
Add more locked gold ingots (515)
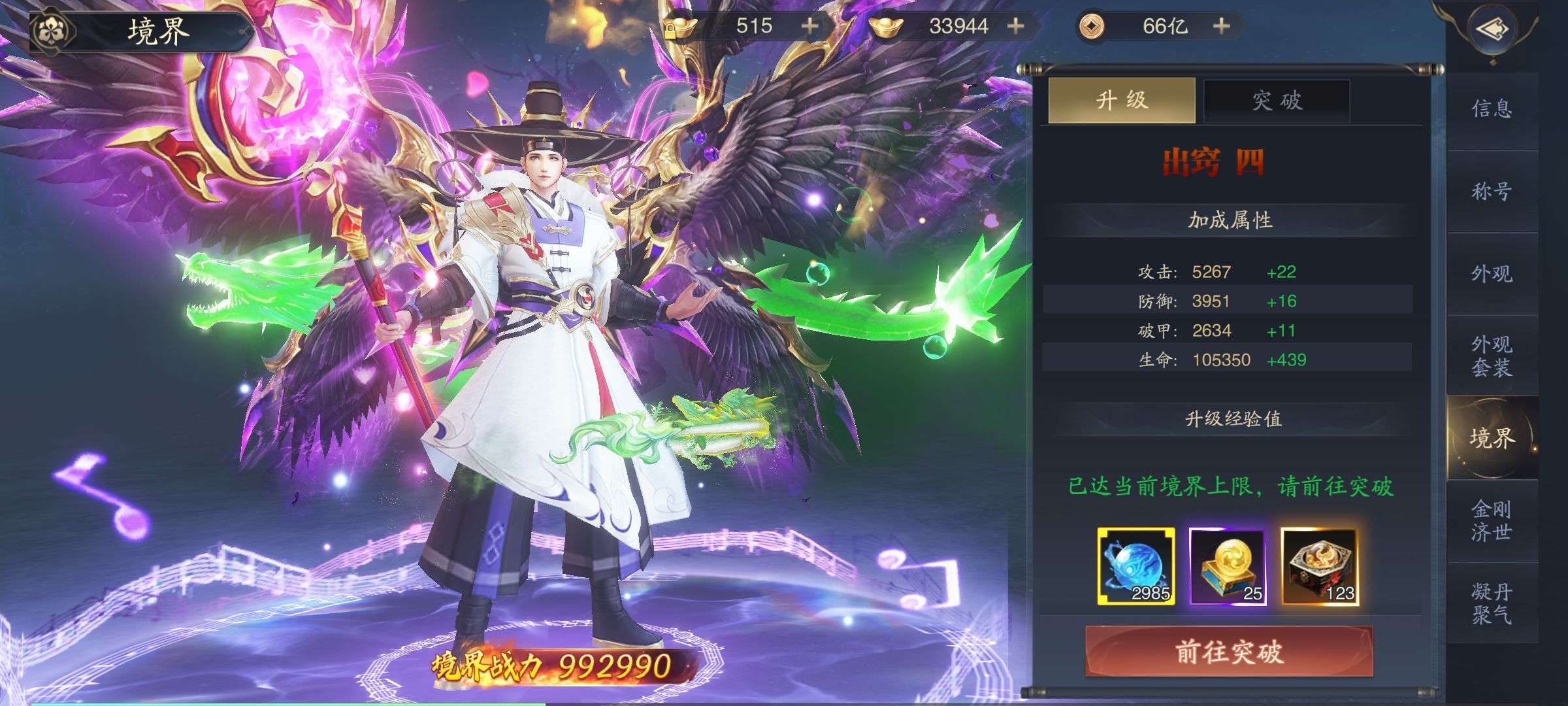coord(809,26)
